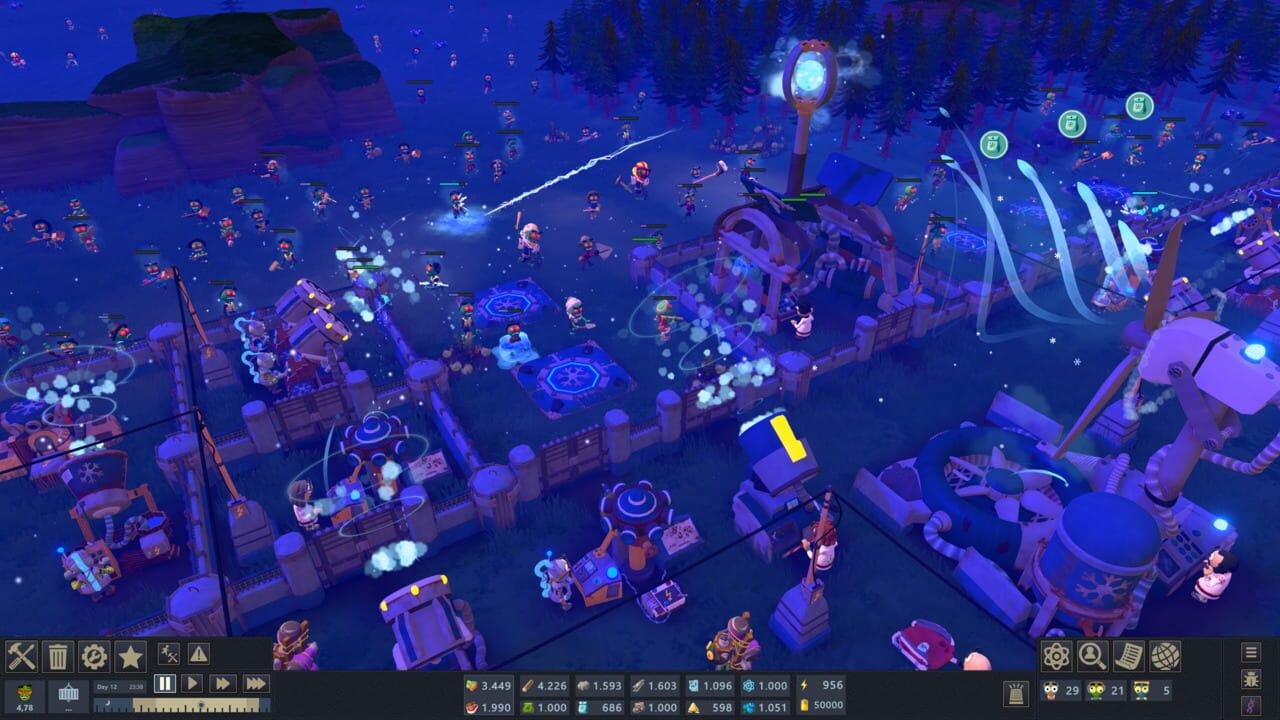Select the green villager tab showing 21

pos(1106,692)
